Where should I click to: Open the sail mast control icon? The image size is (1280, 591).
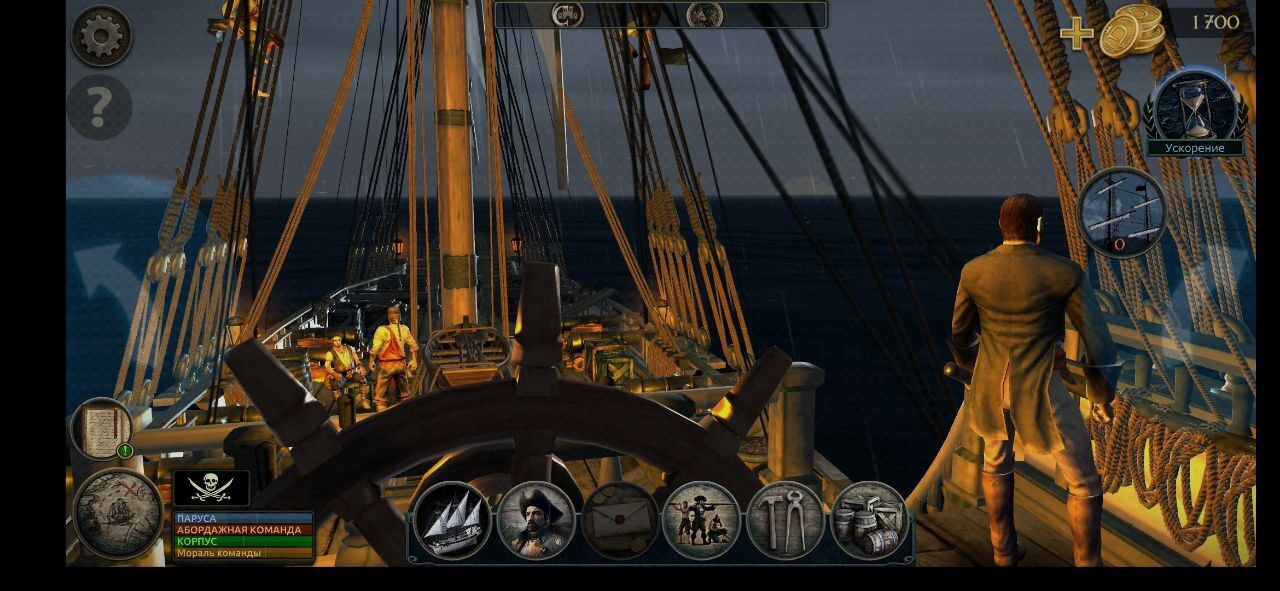coord(1122,212)
